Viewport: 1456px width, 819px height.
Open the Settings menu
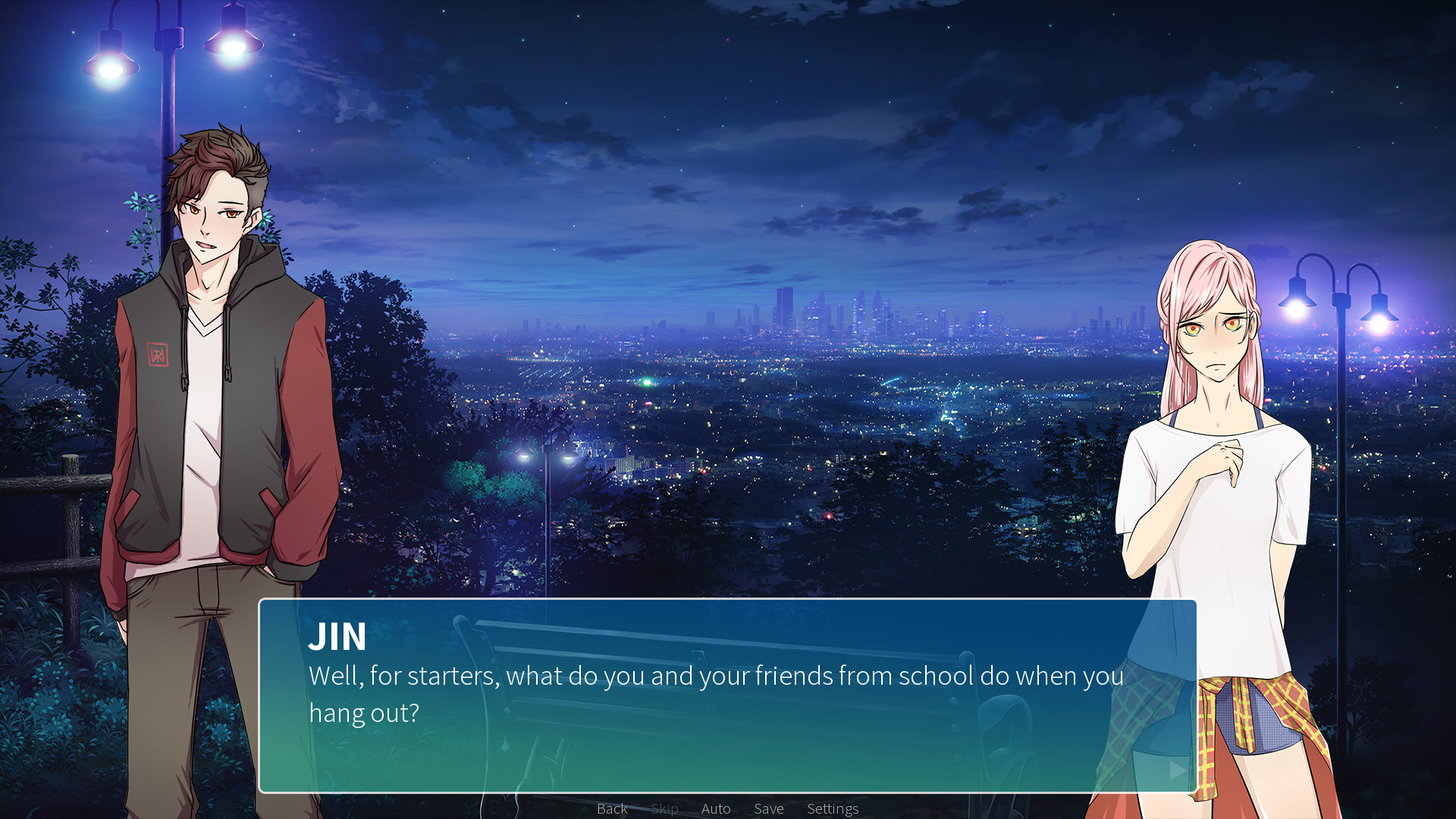pos(832,808)
